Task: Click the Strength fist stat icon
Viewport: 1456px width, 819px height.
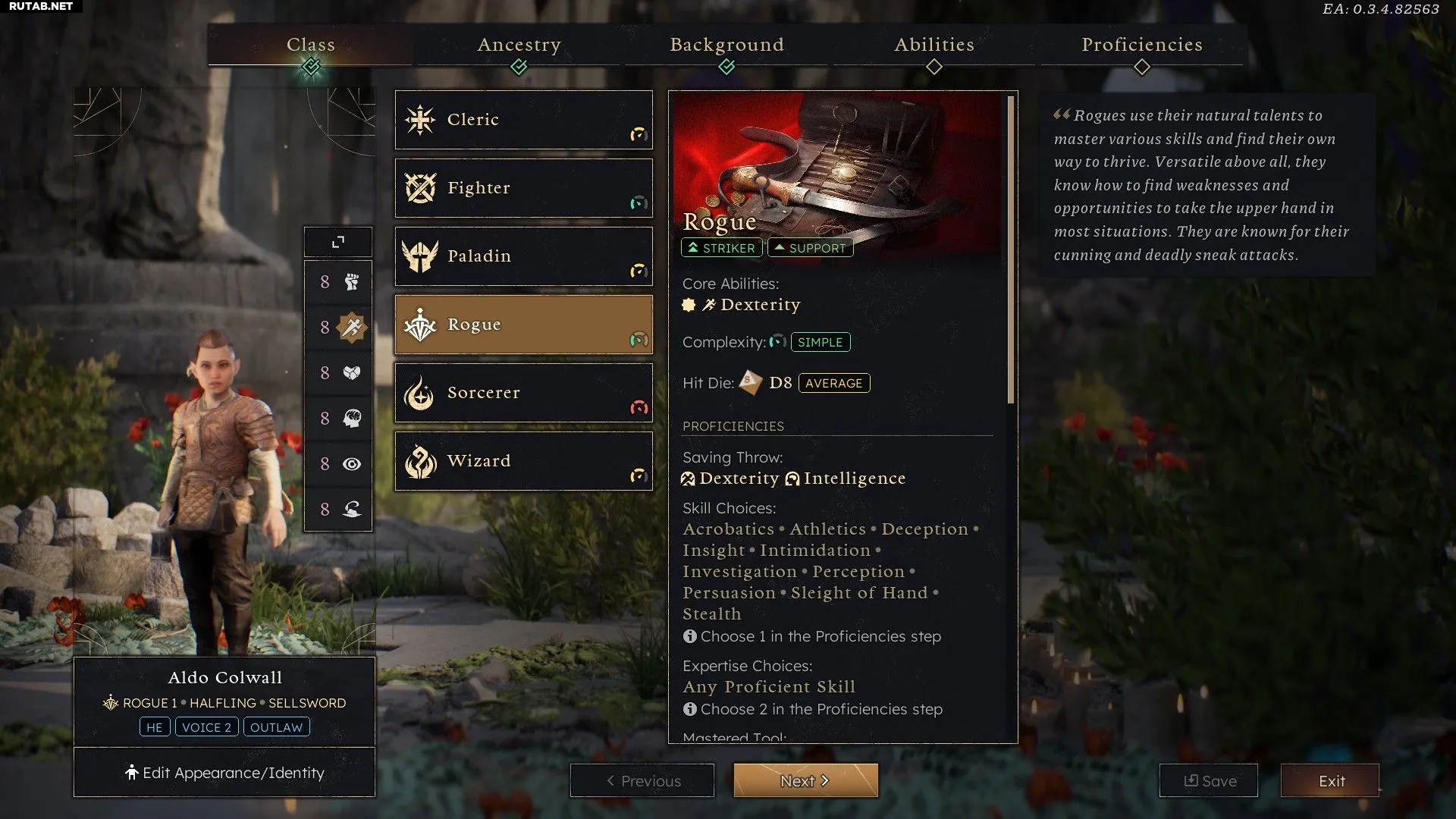Action: 351,282
